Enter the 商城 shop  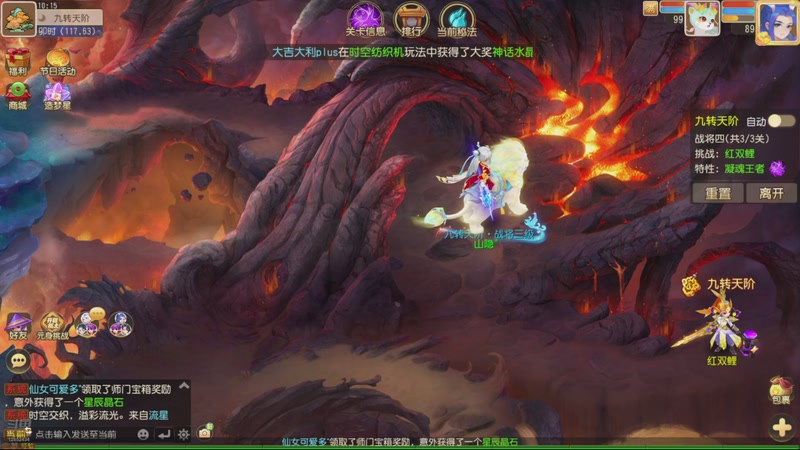18,92
